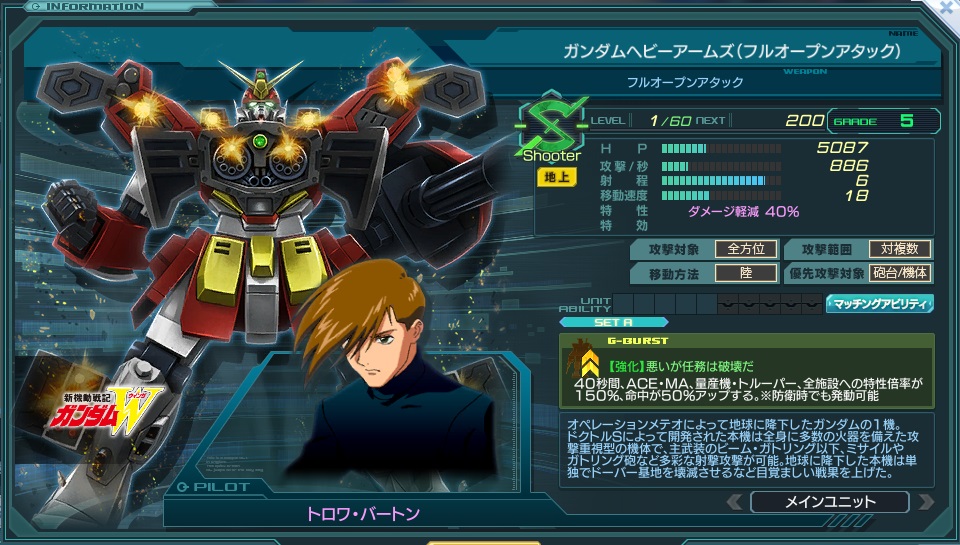The height and width of the screenshot is (545, 960).
Task: Go to the next unit with right arrow
Action: 926,502
